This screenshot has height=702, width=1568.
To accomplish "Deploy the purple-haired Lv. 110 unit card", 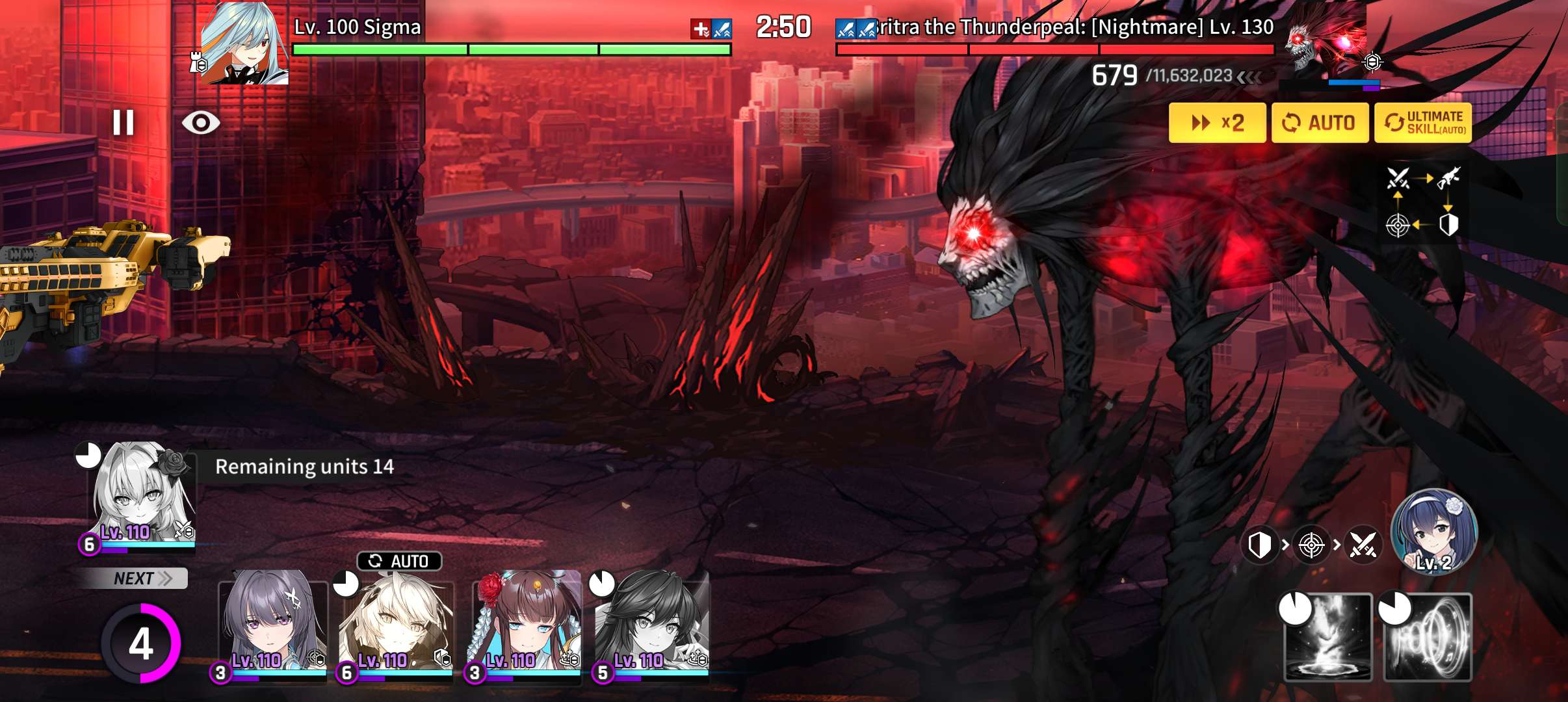I will 273,624.
